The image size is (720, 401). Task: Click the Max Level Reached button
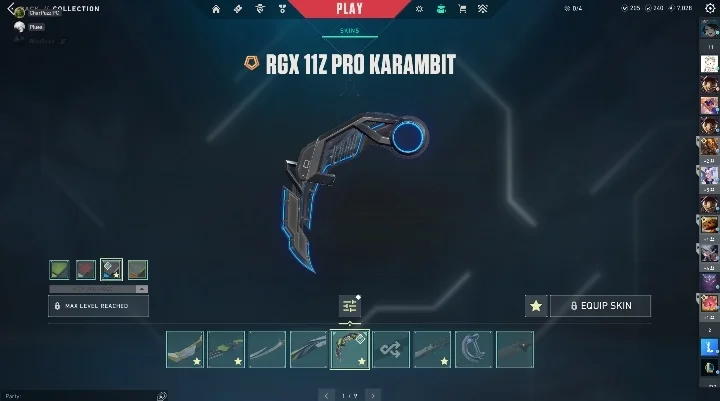coord(99,305)
